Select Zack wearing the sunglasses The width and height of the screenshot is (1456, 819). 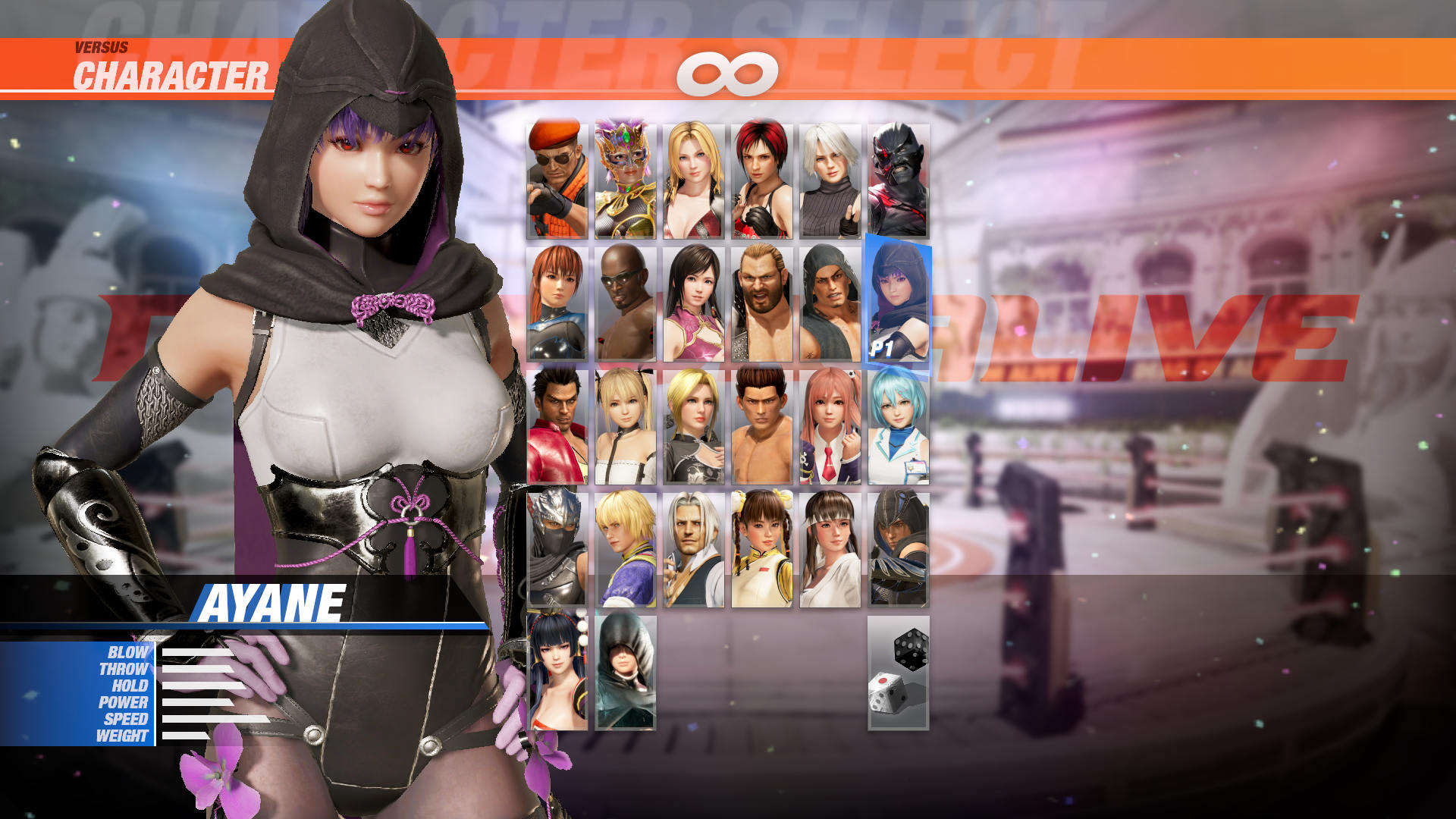[624, 303]
